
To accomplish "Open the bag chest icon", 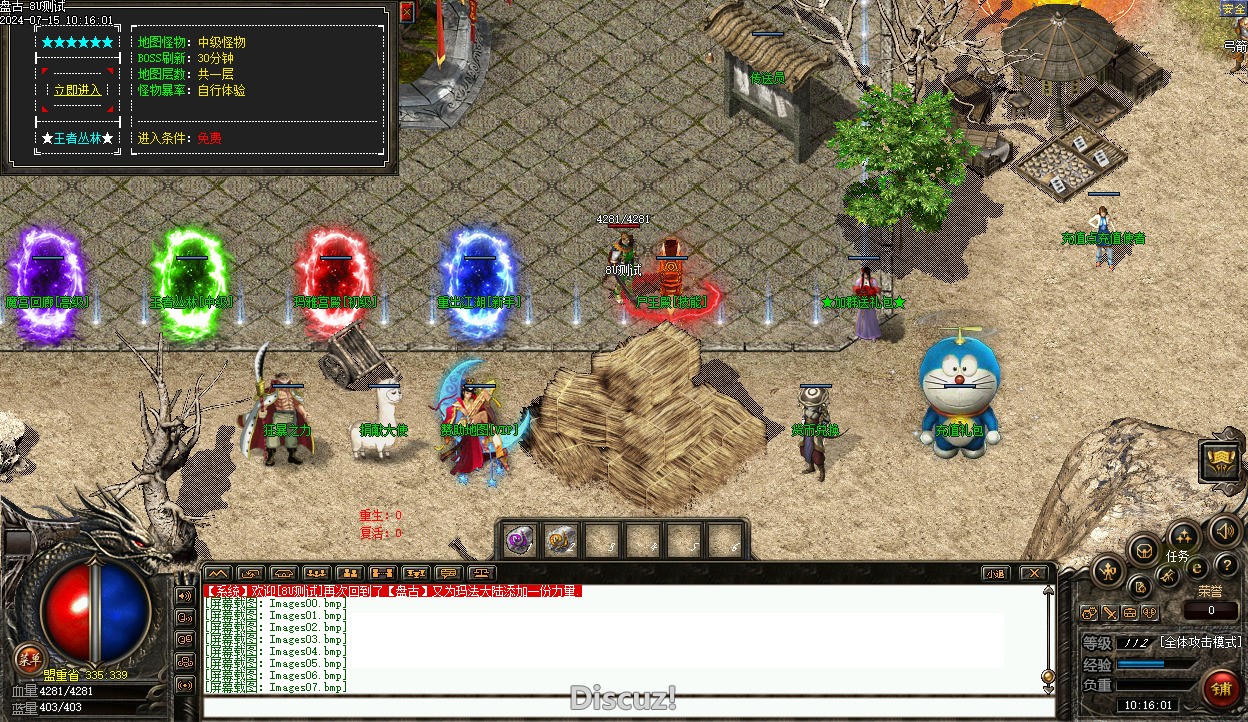I will pyautogui.click(x=1143, y=549).
